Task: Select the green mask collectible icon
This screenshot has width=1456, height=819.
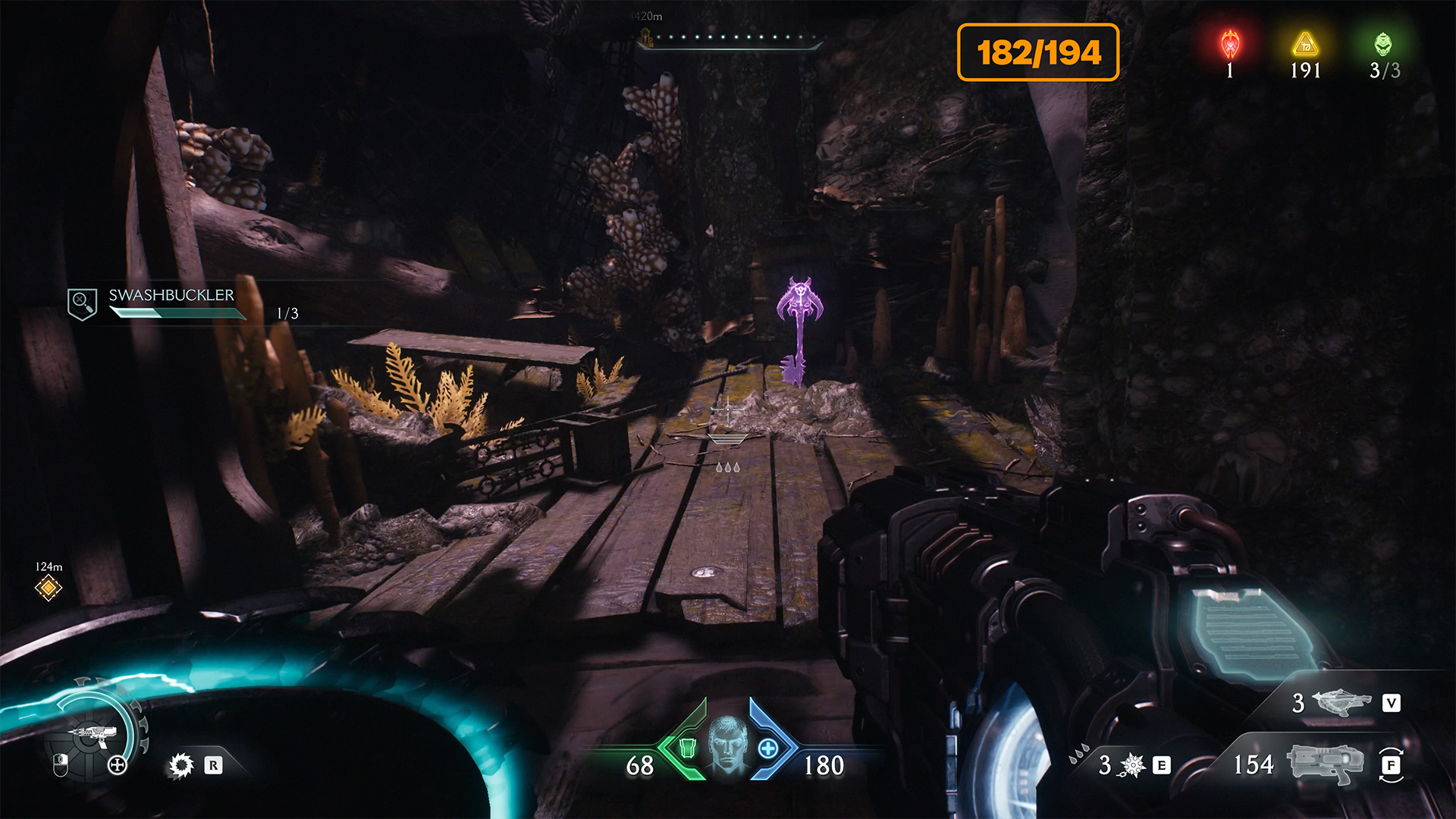Action: (1384, 45)
